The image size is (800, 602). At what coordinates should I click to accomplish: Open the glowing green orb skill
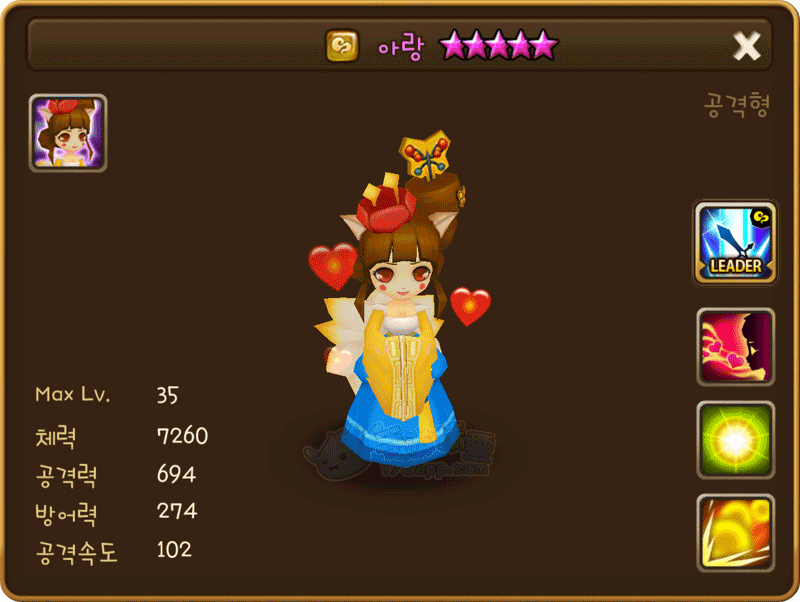pyautogui.click(x=736, y=439)
